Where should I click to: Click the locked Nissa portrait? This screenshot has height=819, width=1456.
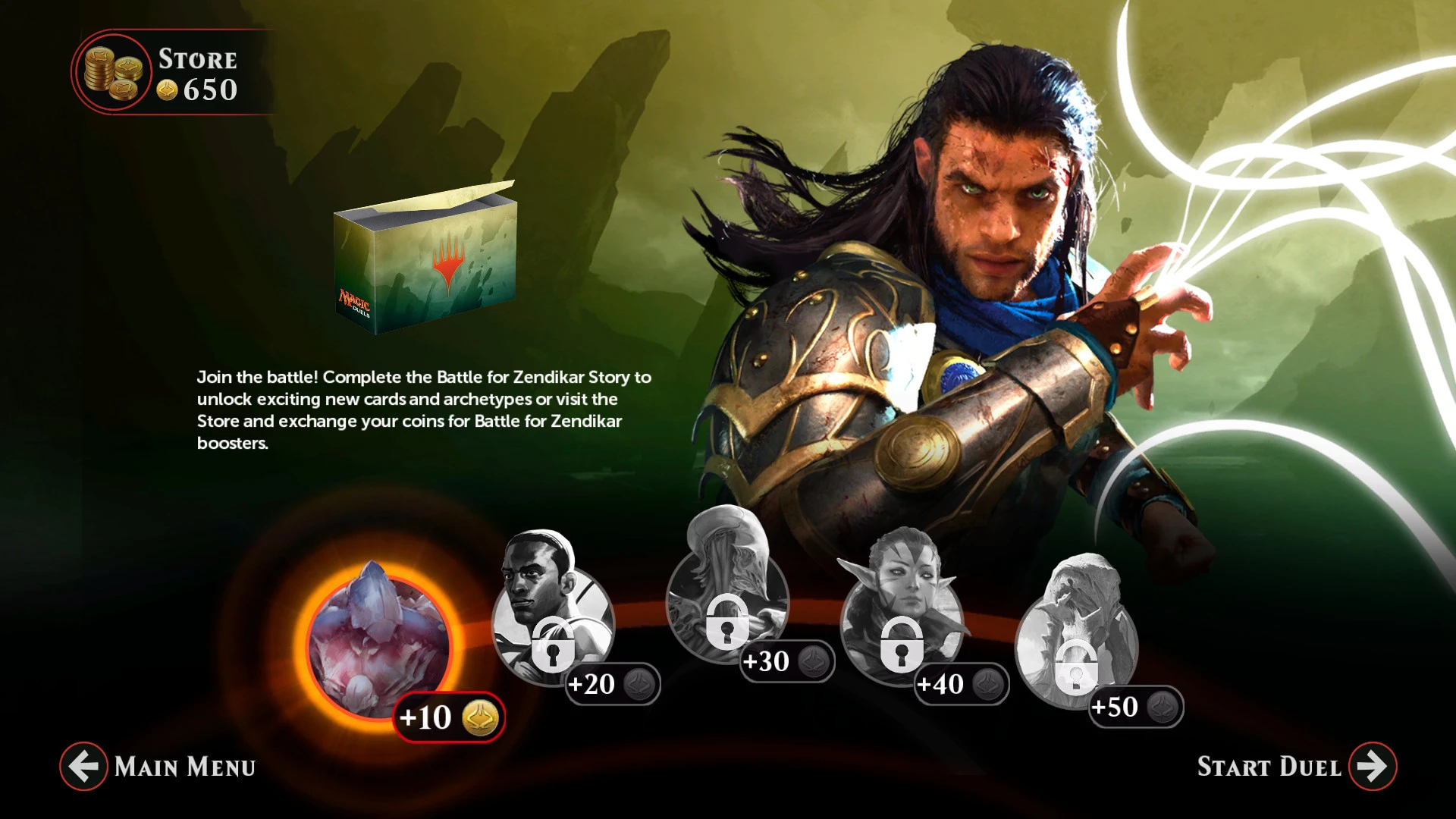[x=902, y=599]
